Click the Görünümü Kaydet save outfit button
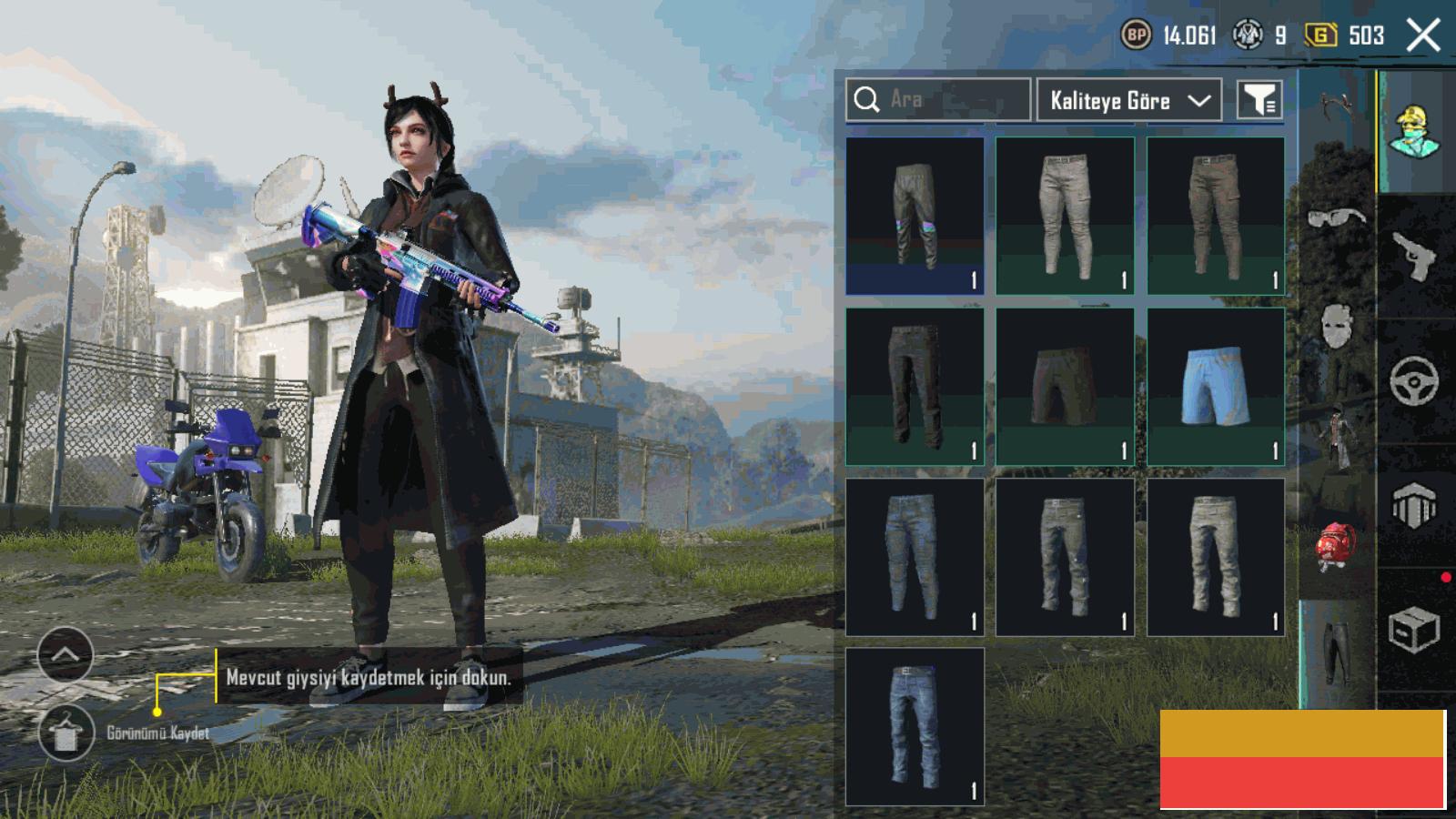This screenshot has height=819, width=1456. pyautogui.click(x=66, y=733)
